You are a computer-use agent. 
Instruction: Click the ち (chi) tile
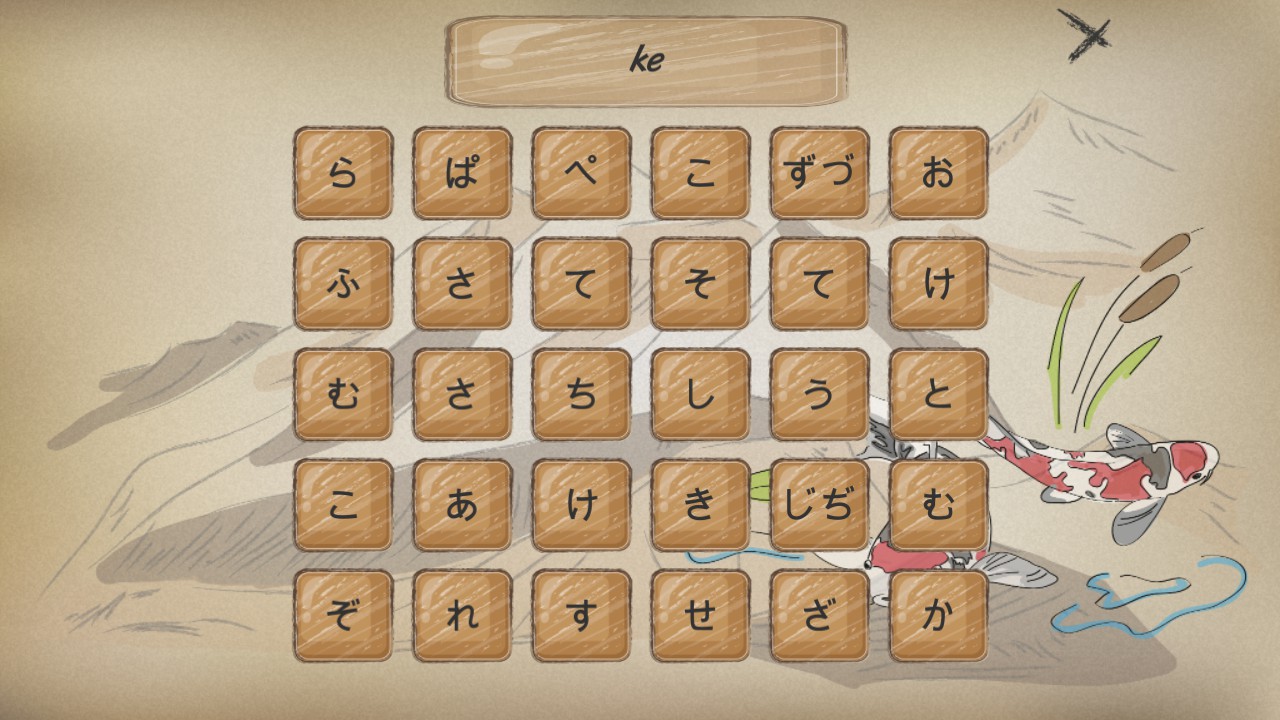pyautogui.click(x=580, y=393)
